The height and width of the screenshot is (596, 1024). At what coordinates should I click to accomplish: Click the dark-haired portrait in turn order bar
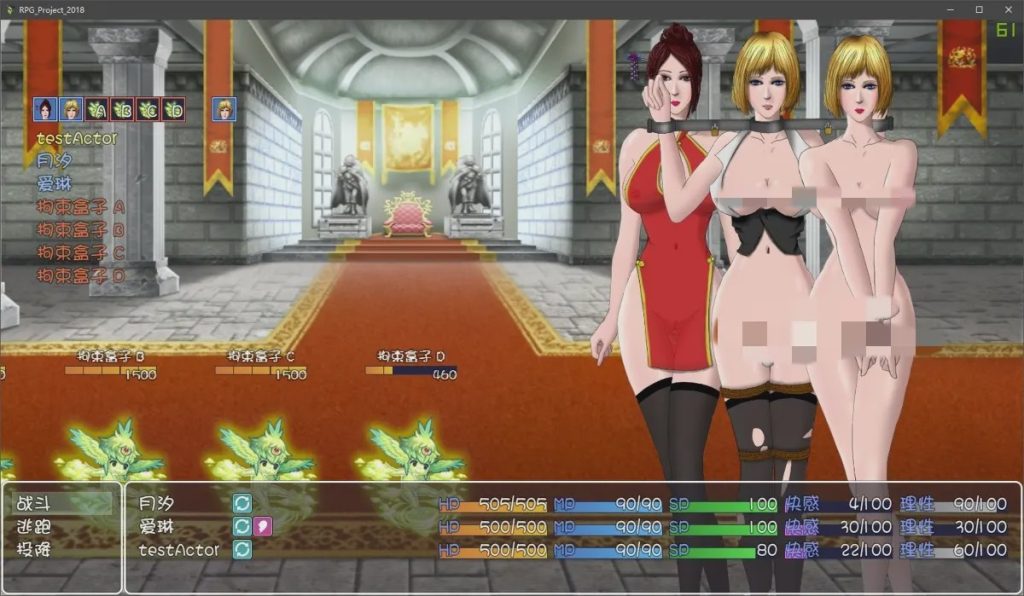(x=44, y=108)
